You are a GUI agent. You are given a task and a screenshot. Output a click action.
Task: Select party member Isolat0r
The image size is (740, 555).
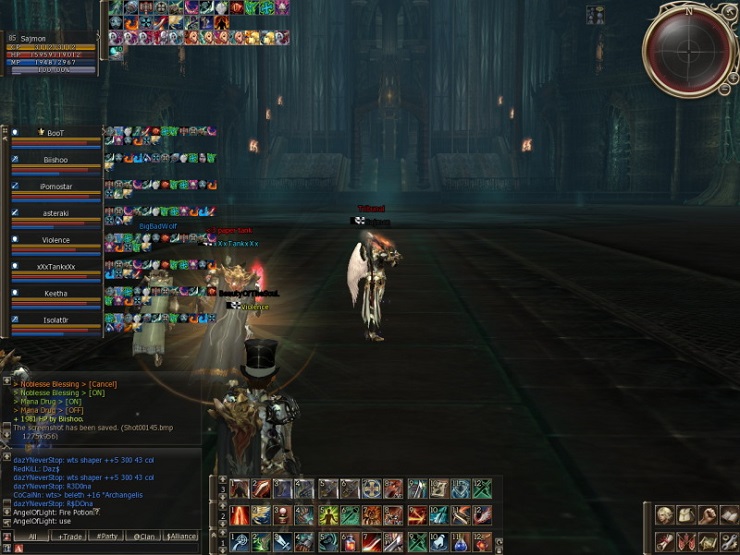pyautogui.click(x=55, y=320)
